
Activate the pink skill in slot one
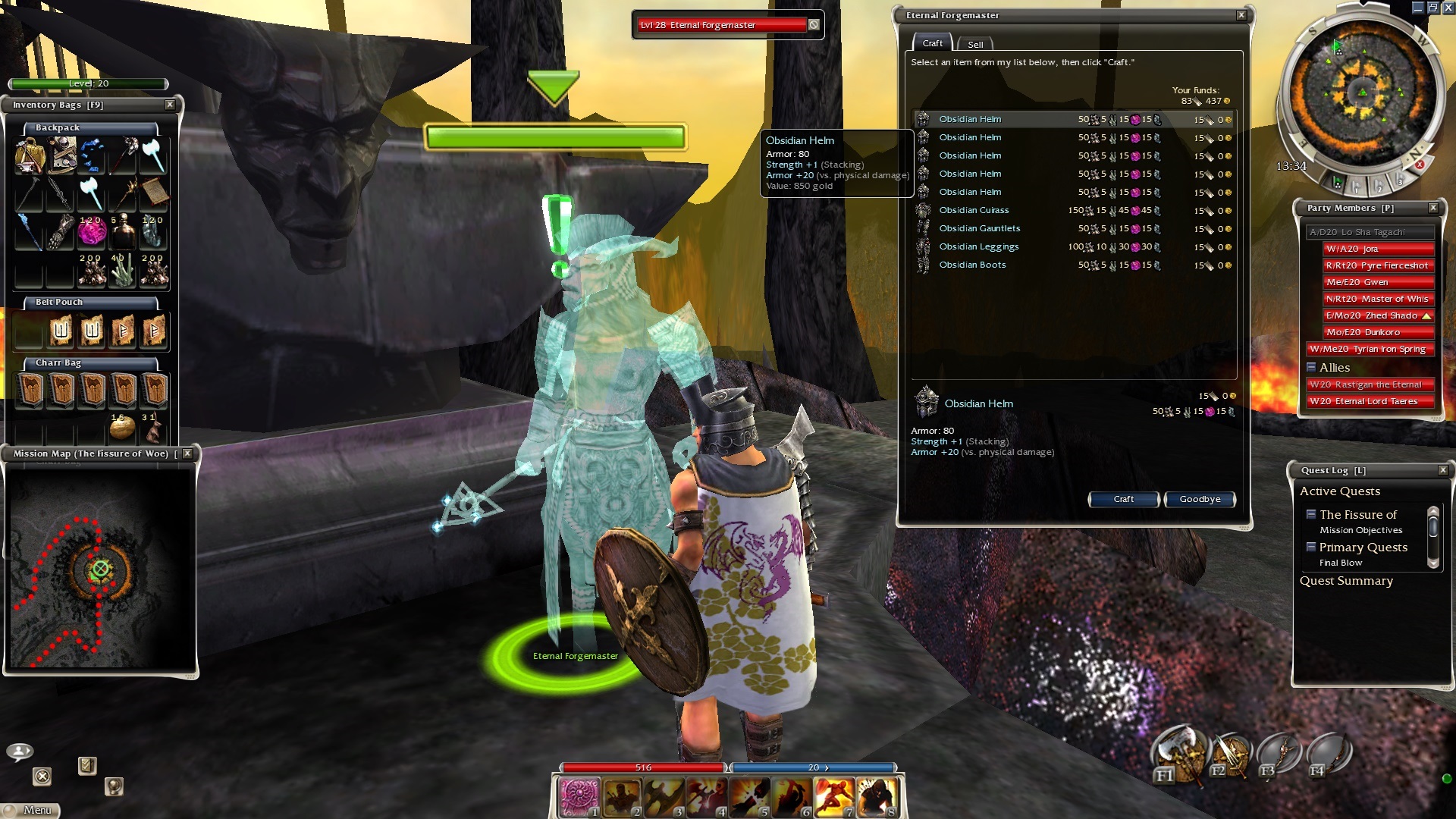pos(580,798)
